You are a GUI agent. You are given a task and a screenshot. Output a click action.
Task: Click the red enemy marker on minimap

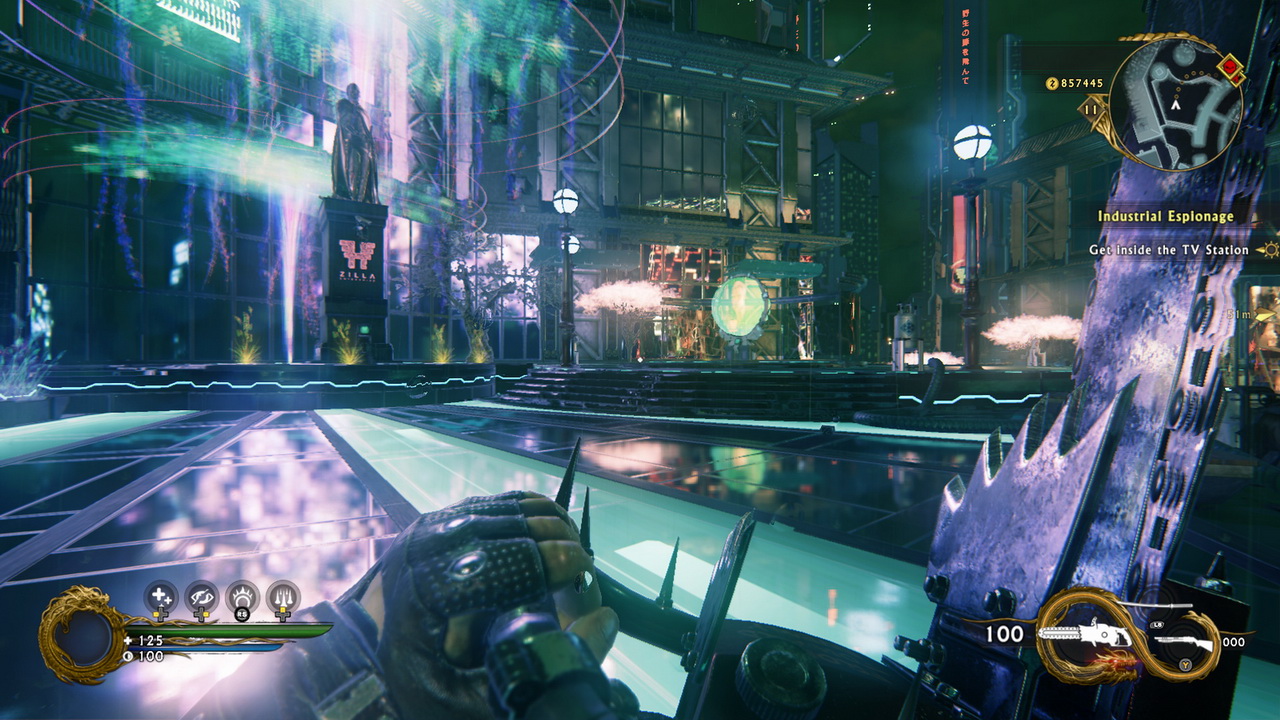tap(1230, 68)
